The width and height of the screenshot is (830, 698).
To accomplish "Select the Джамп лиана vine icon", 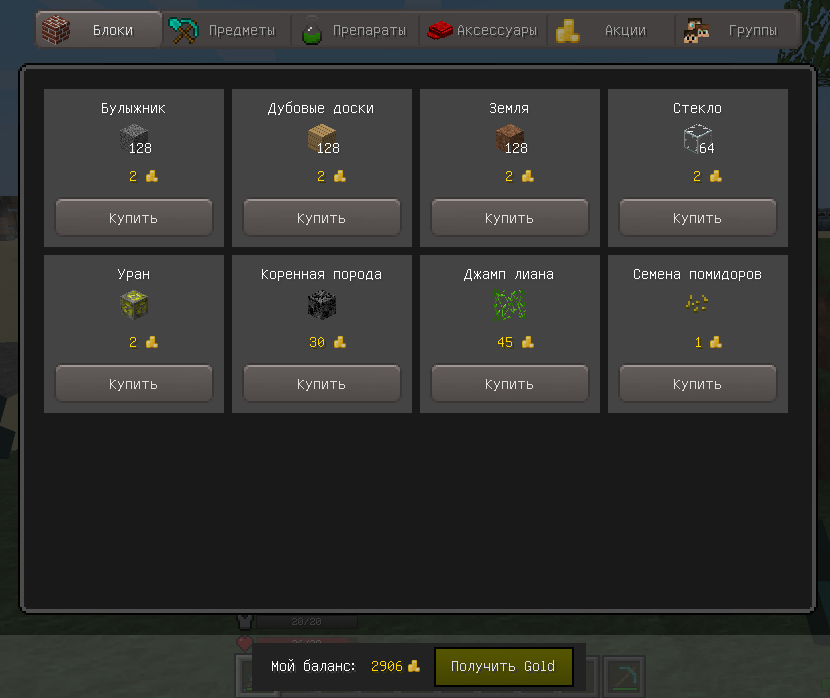I will point(509,305).
